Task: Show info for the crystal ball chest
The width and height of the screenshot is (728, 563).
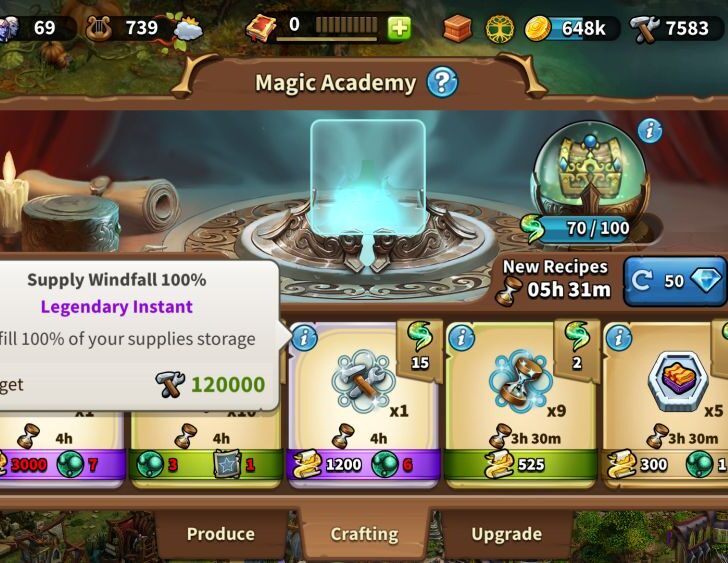Action: point(650,131)
